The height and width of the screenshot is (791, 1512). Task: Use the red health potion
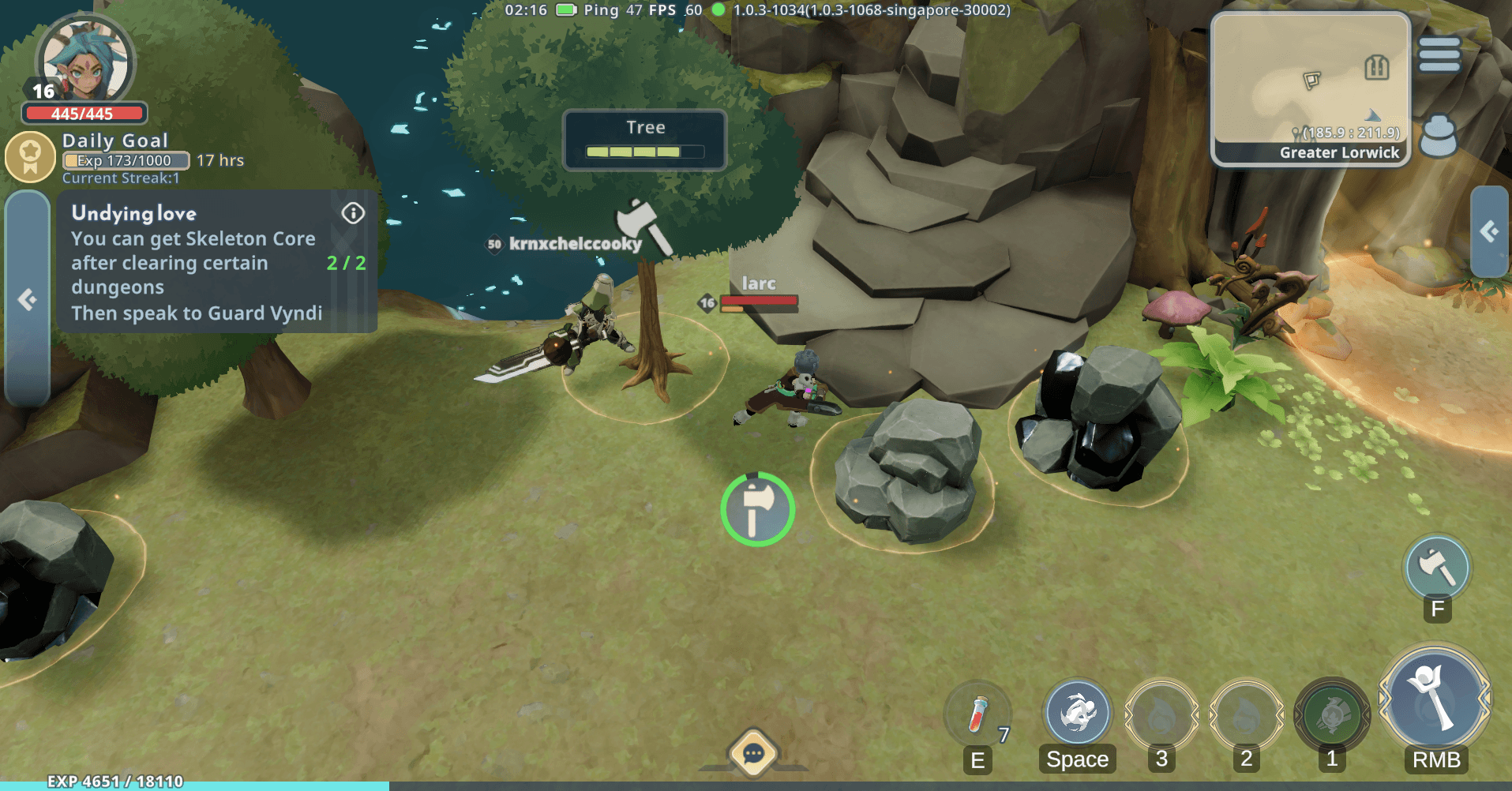tap(978, 714)
